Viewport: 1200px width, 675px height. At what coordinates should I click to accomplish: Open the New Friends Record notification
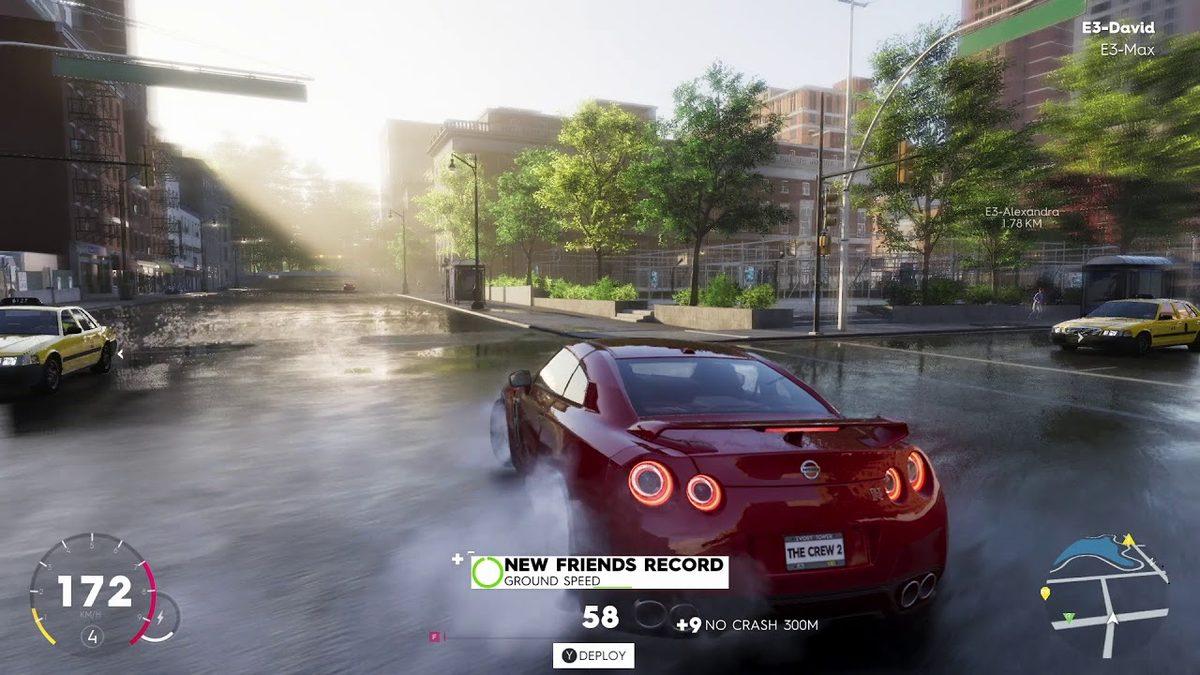[599, 572]
